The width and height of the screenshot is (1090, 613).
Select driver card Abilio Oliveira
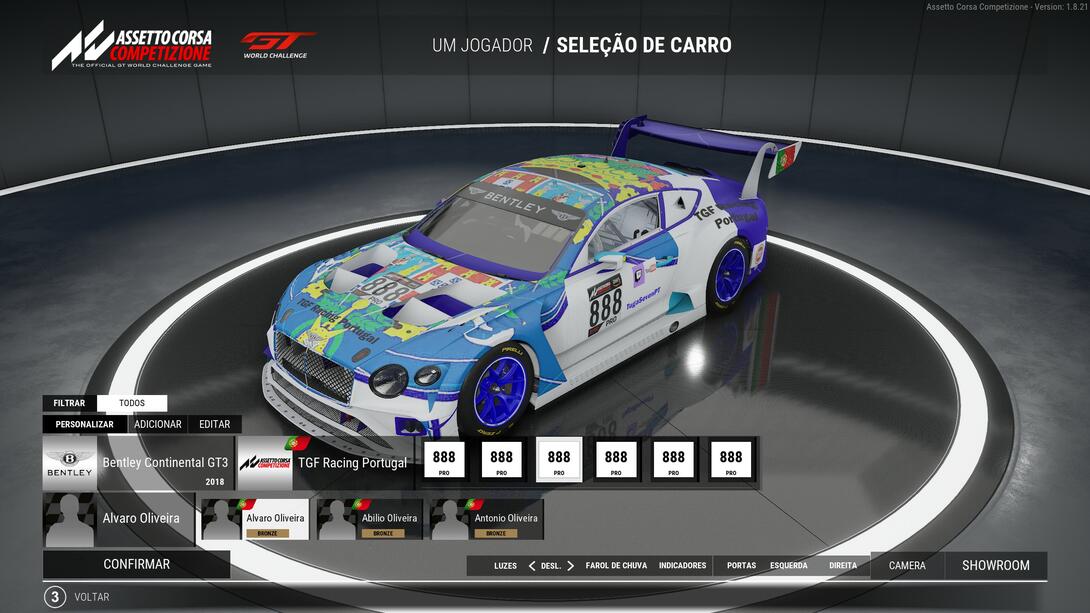[373, 520]
